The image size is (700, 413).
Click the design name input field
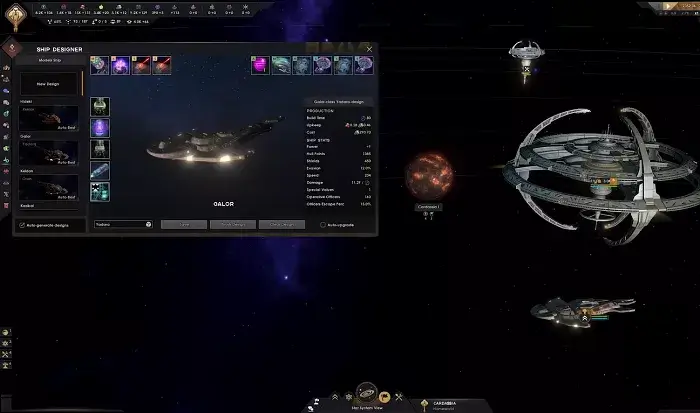(x=118, y=225)
